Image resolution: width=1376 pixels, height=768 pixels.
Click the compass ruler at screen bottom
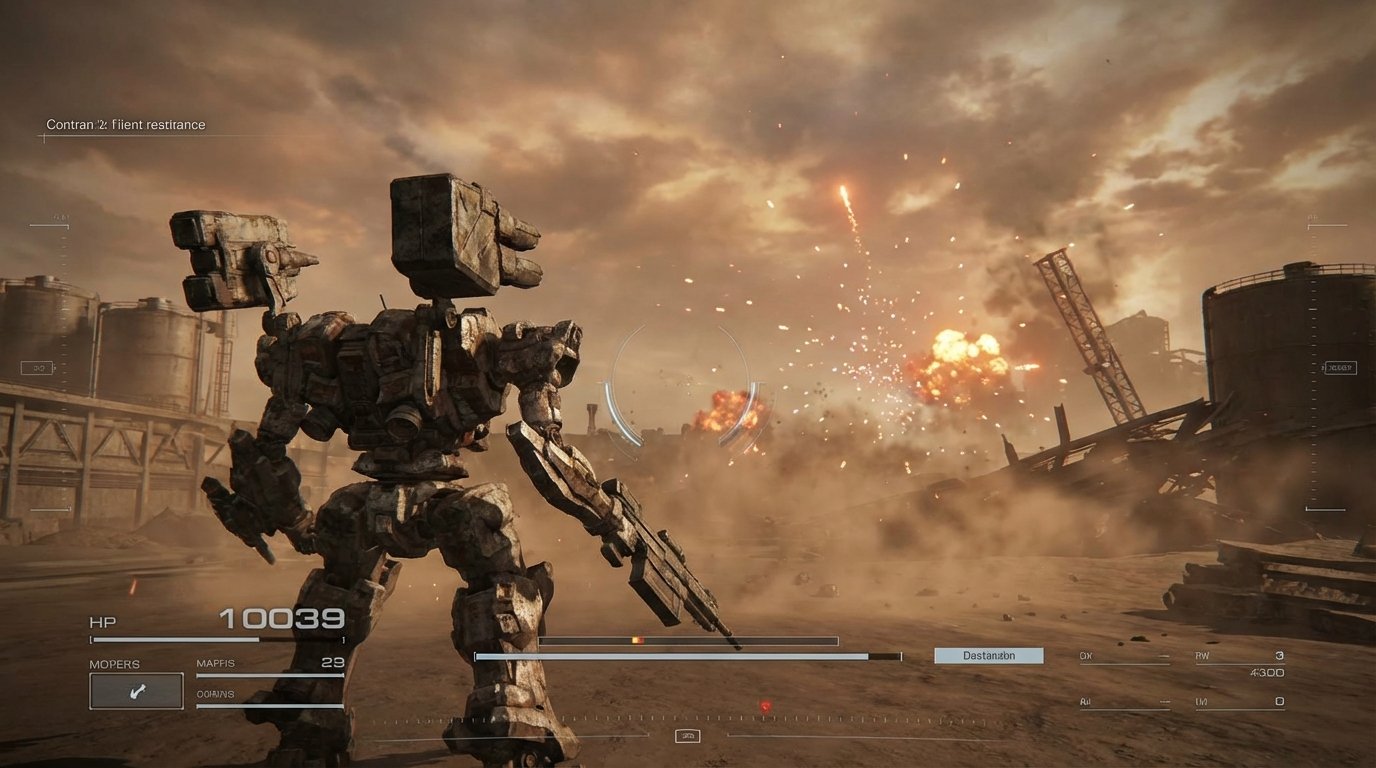click(688, 718)
